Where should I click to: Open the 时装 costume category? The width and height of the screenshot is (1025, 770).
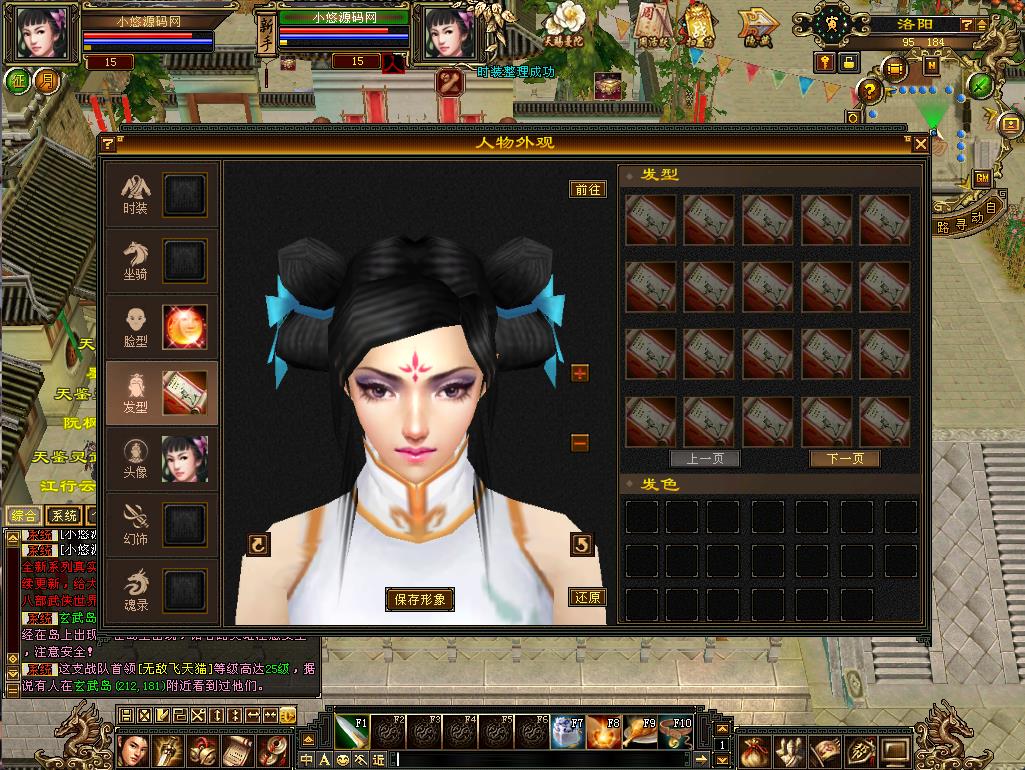coord(162,195)
